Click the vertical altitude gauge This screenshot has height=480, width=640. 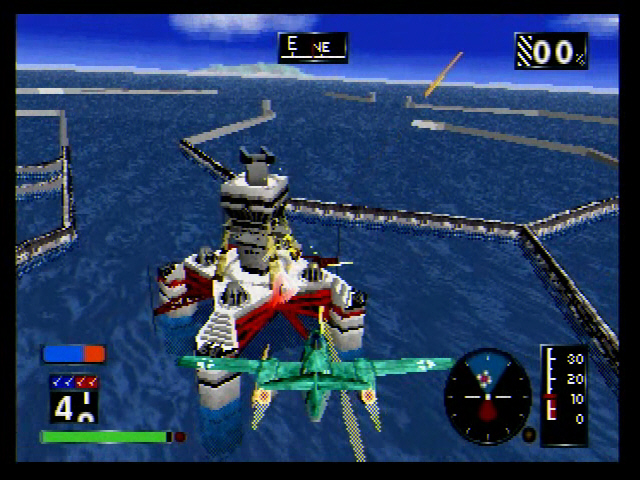(564, 393)
